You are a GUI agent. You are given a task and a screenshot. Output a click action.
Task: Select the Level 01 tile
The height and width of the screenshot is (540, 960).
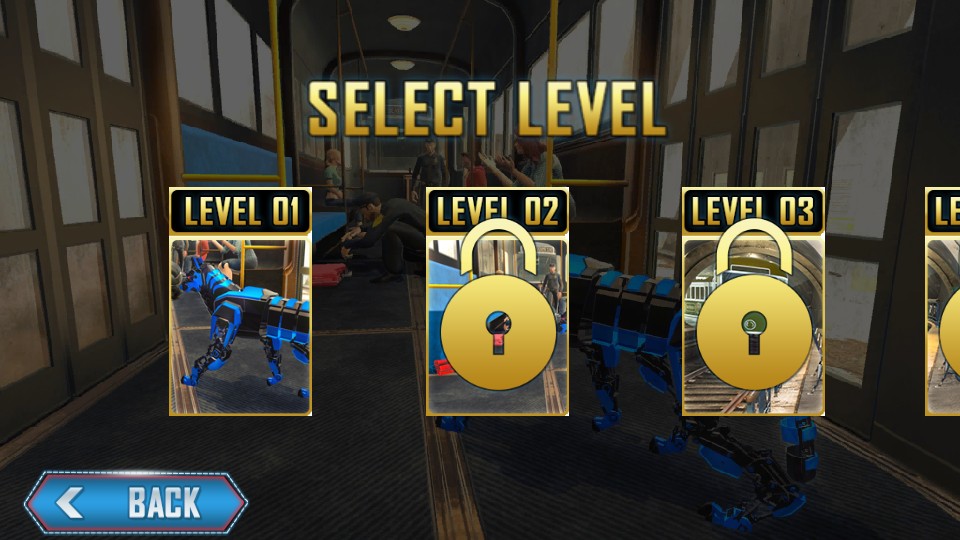pyautogui.click(x=240, y=302)
